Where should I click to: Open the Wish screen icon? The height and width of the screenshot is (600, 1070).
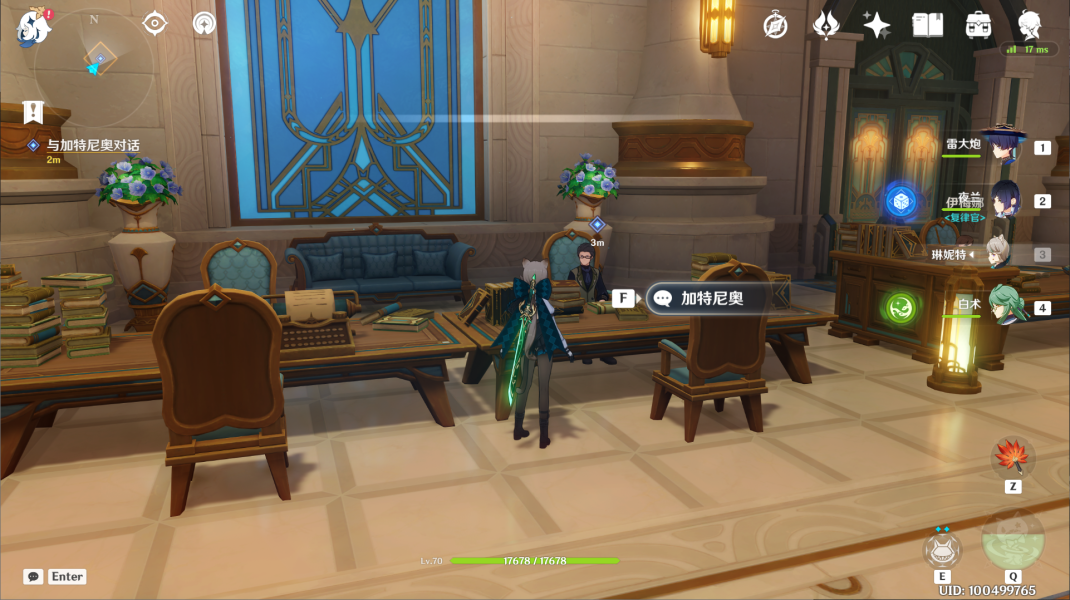(826, 25)
